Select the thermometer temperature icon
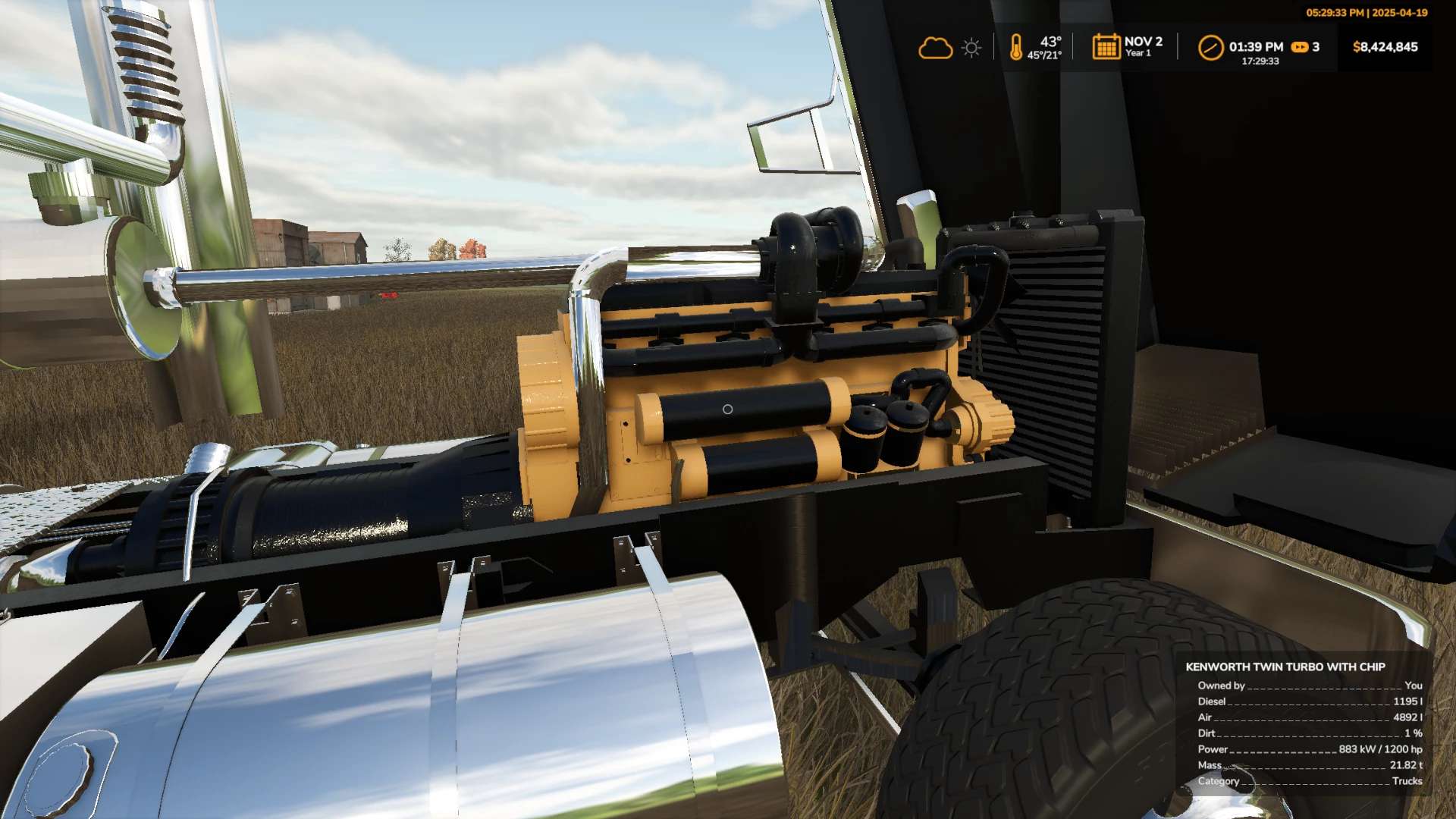This screenshot has width=1456, height=819. (1016, 47)
